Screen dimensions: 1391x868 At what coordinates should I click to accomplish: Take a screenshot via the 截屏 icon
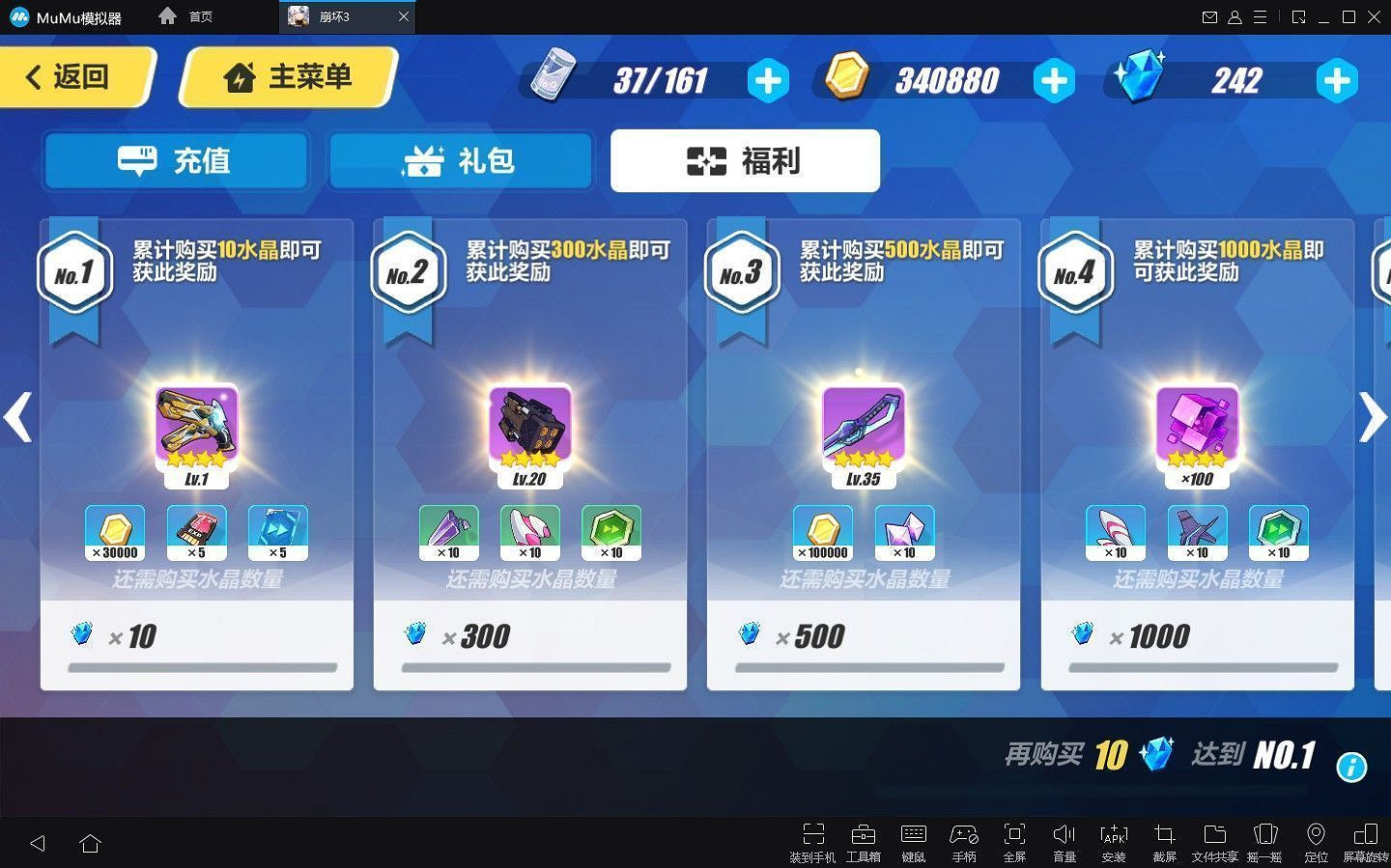click(x=1164, y=838)
